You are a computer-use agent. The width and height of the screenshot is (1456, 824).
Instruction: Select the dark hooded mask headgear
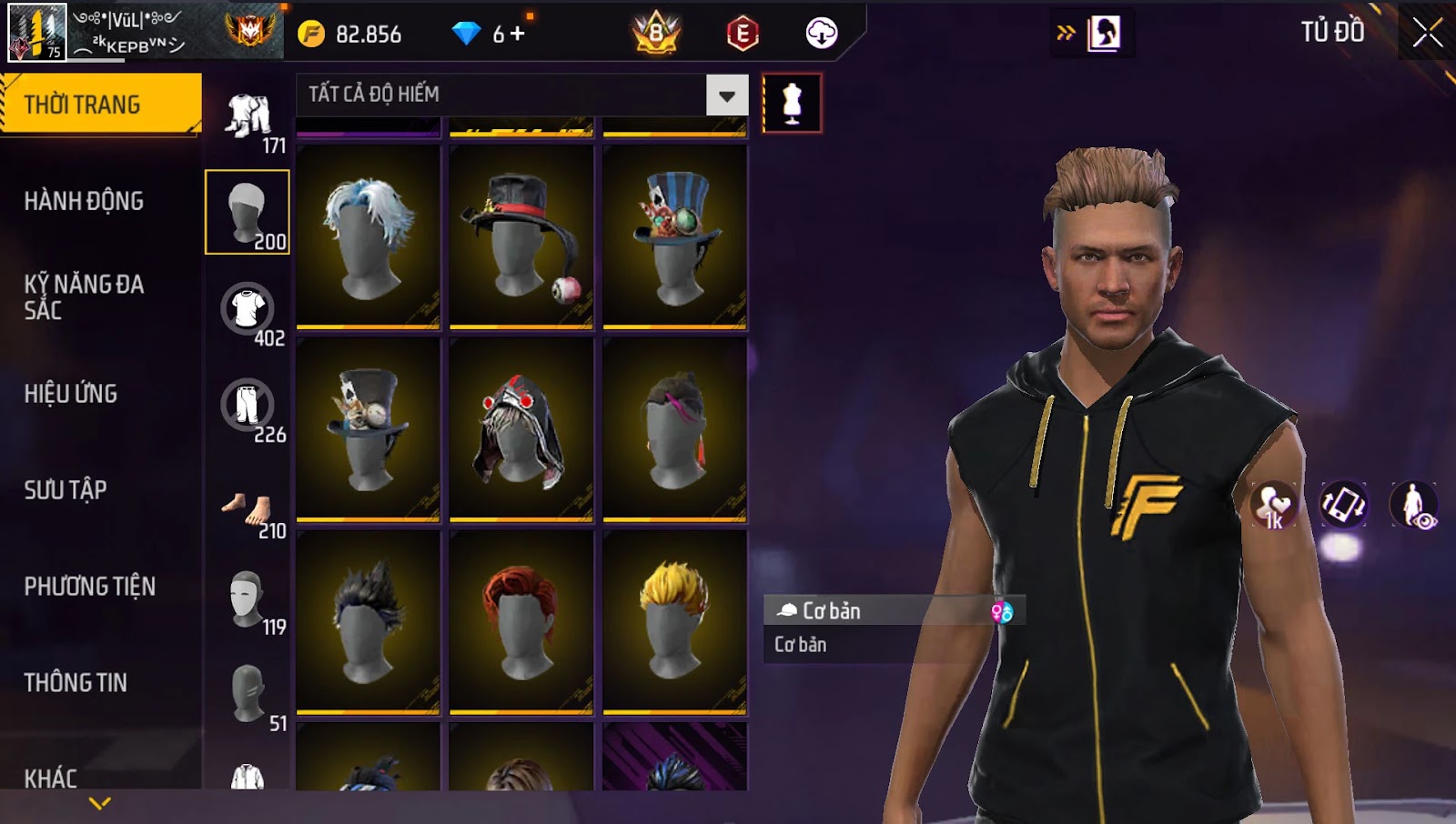coord(521,429)
